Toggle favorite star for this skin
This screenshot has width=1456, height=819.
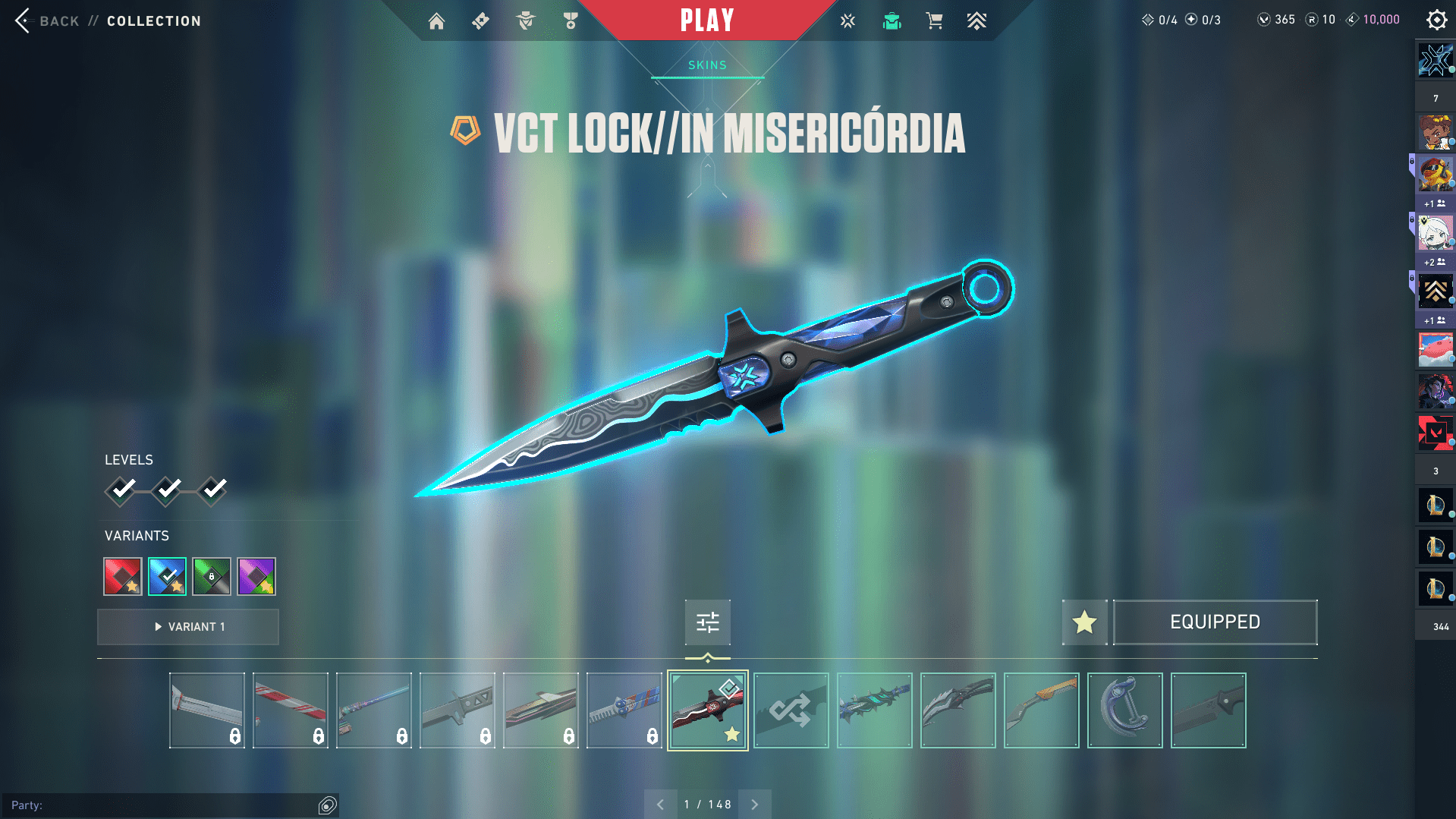point(1084,622)
